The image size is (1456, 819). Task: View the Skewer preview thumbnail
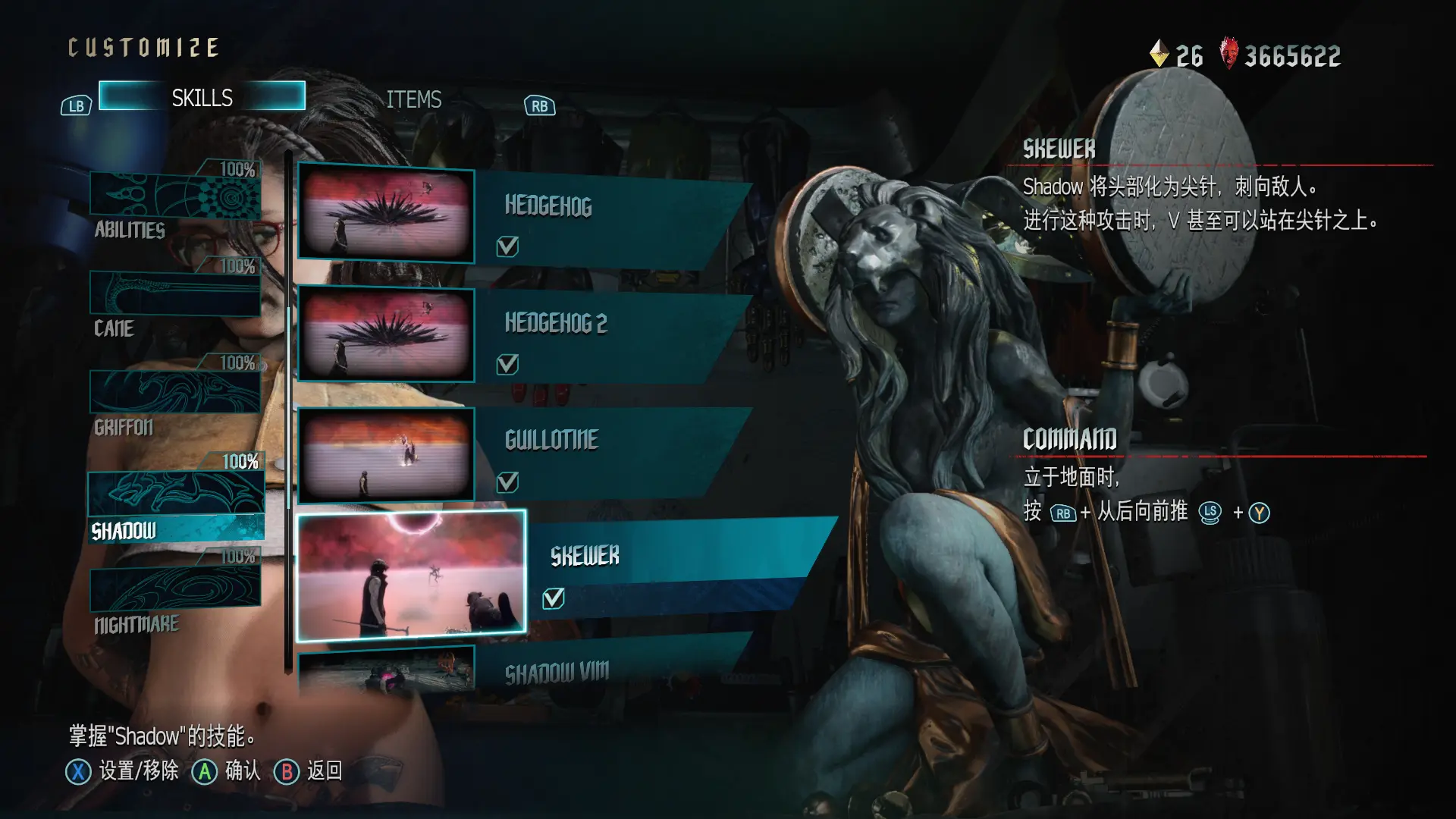click(x=411, y=574)
